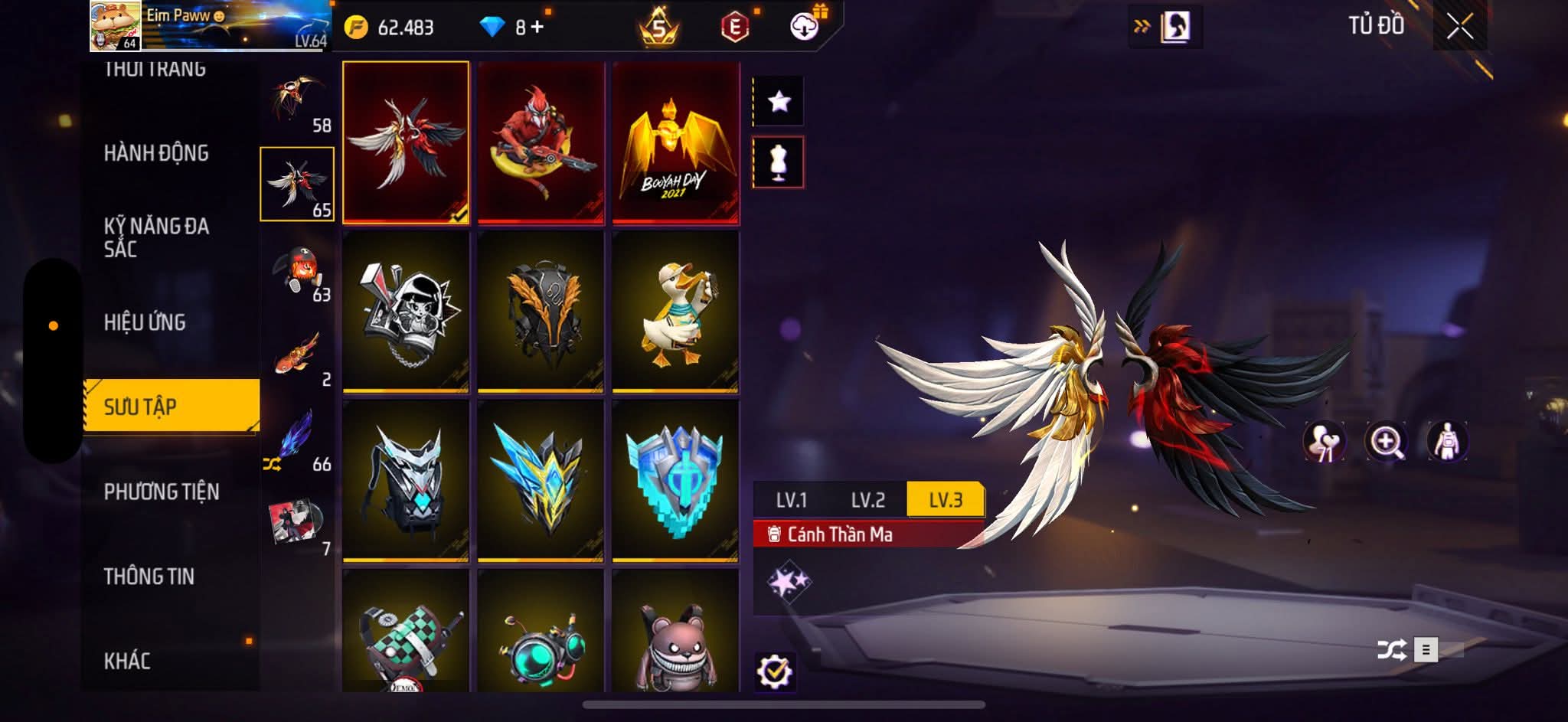Viewport: 1568px width, 722px height.
Task: Open the player profile avatar
Action: coord(115,26)
